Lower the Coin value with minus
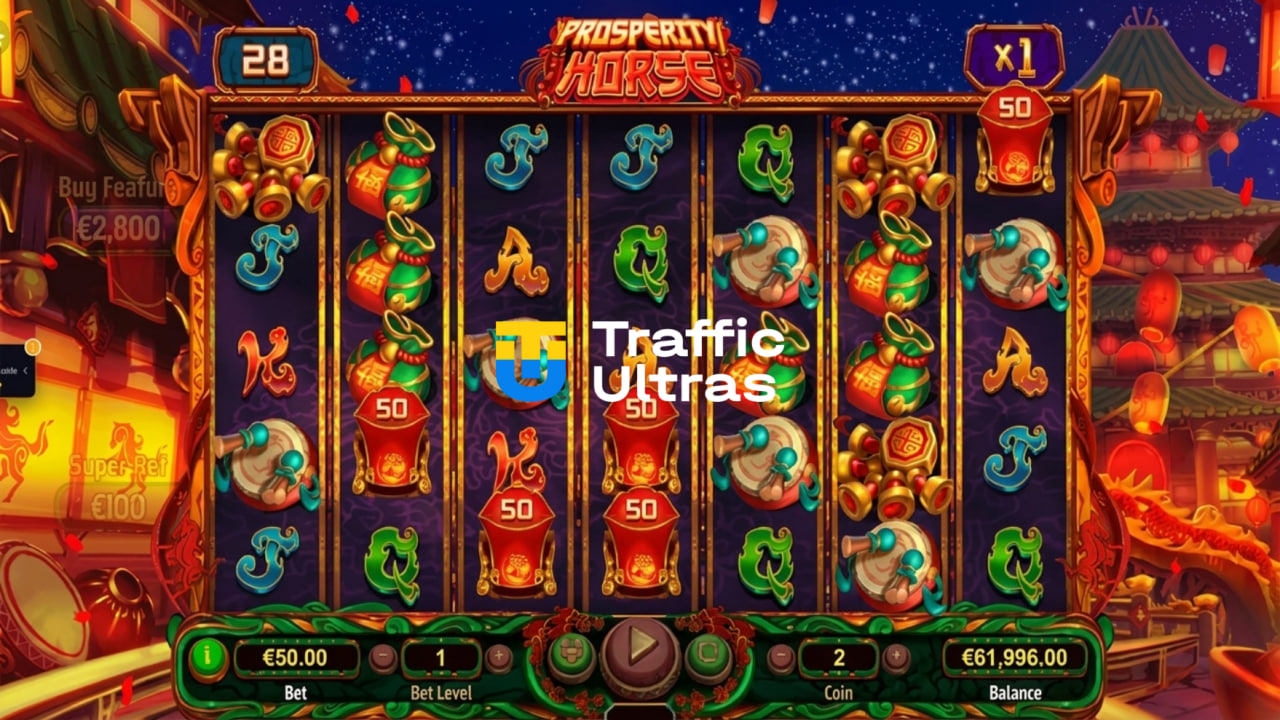 pos(780,658)
